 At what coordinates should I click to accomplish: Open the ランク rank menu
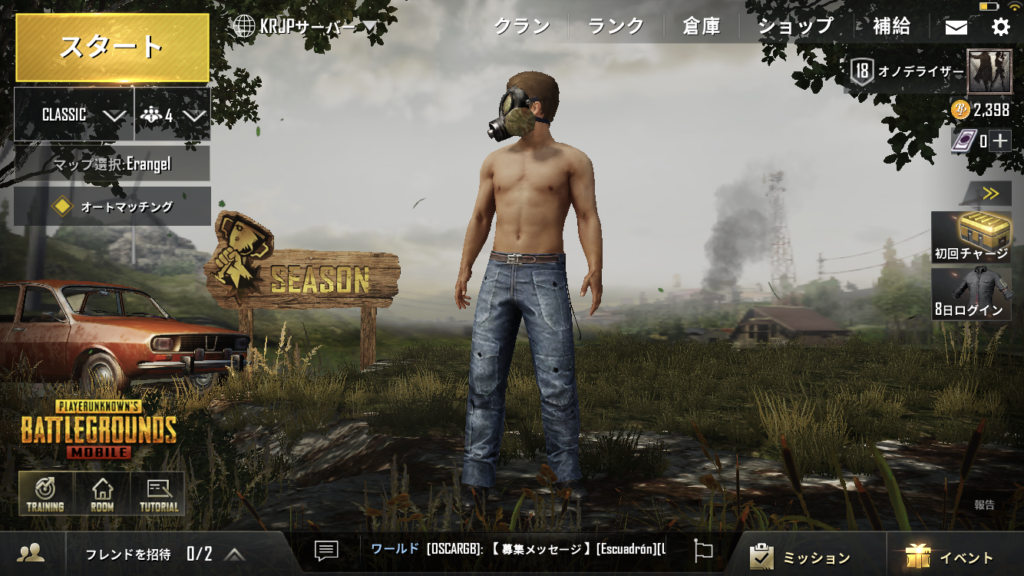[x=615, y=27]
